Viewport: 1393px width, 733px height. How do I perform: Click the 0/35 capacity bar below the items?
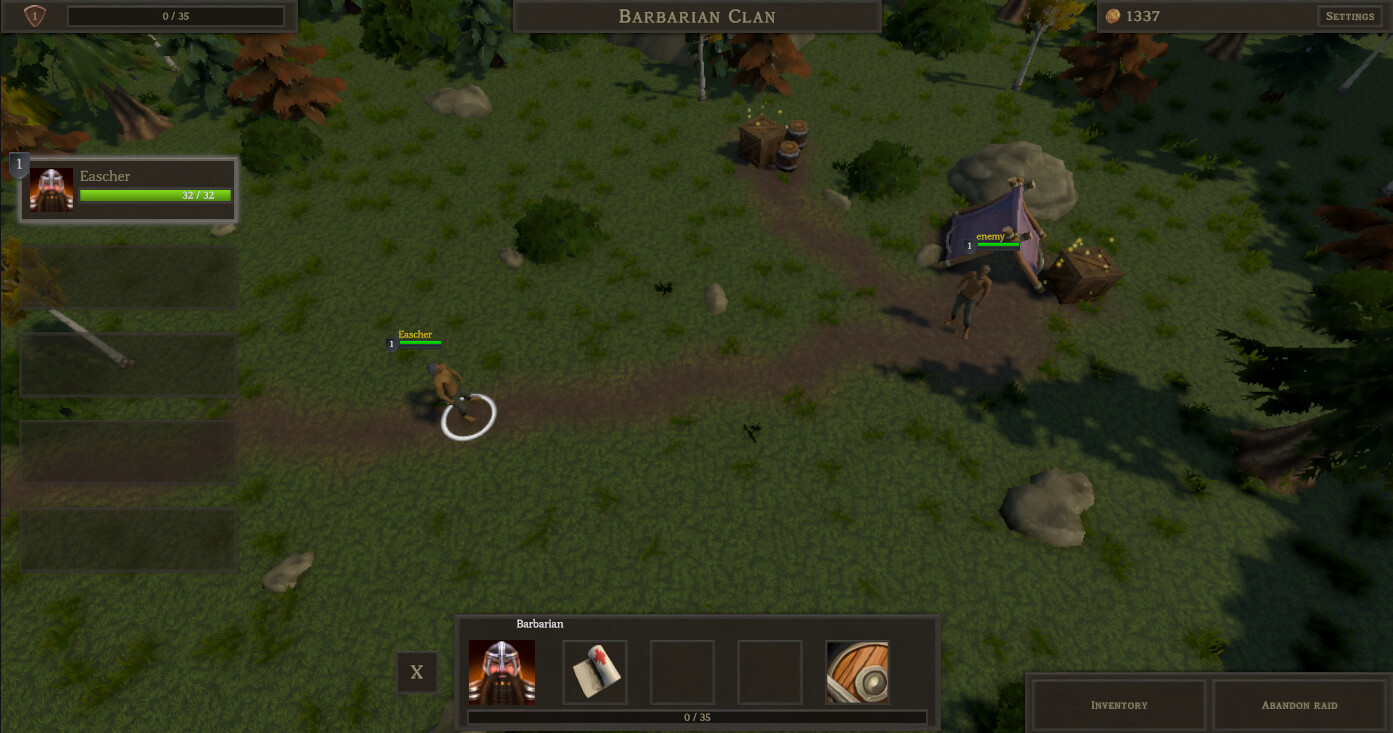pyautogui.click(x=697, y=717)
